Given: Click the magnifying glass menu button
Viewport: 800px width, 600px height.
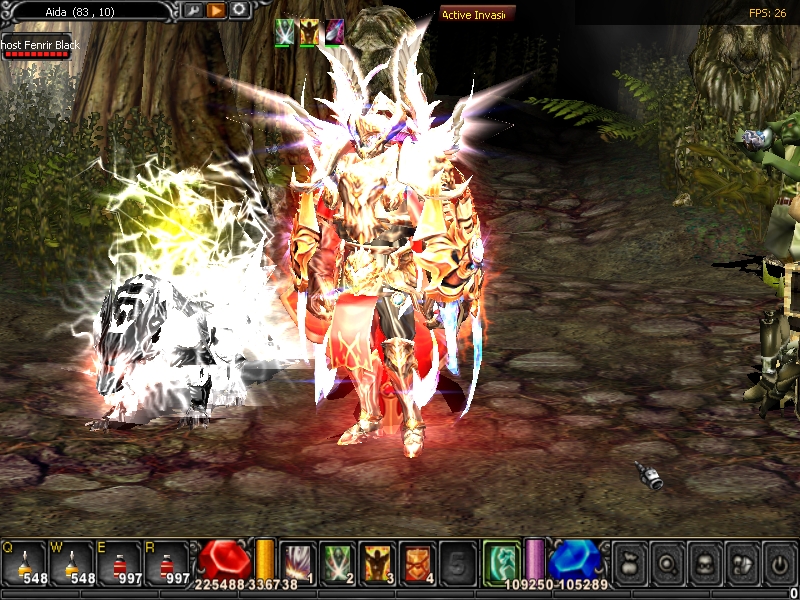Looking at the screenshot, I should pyautogui.click(x=667, y=563).
